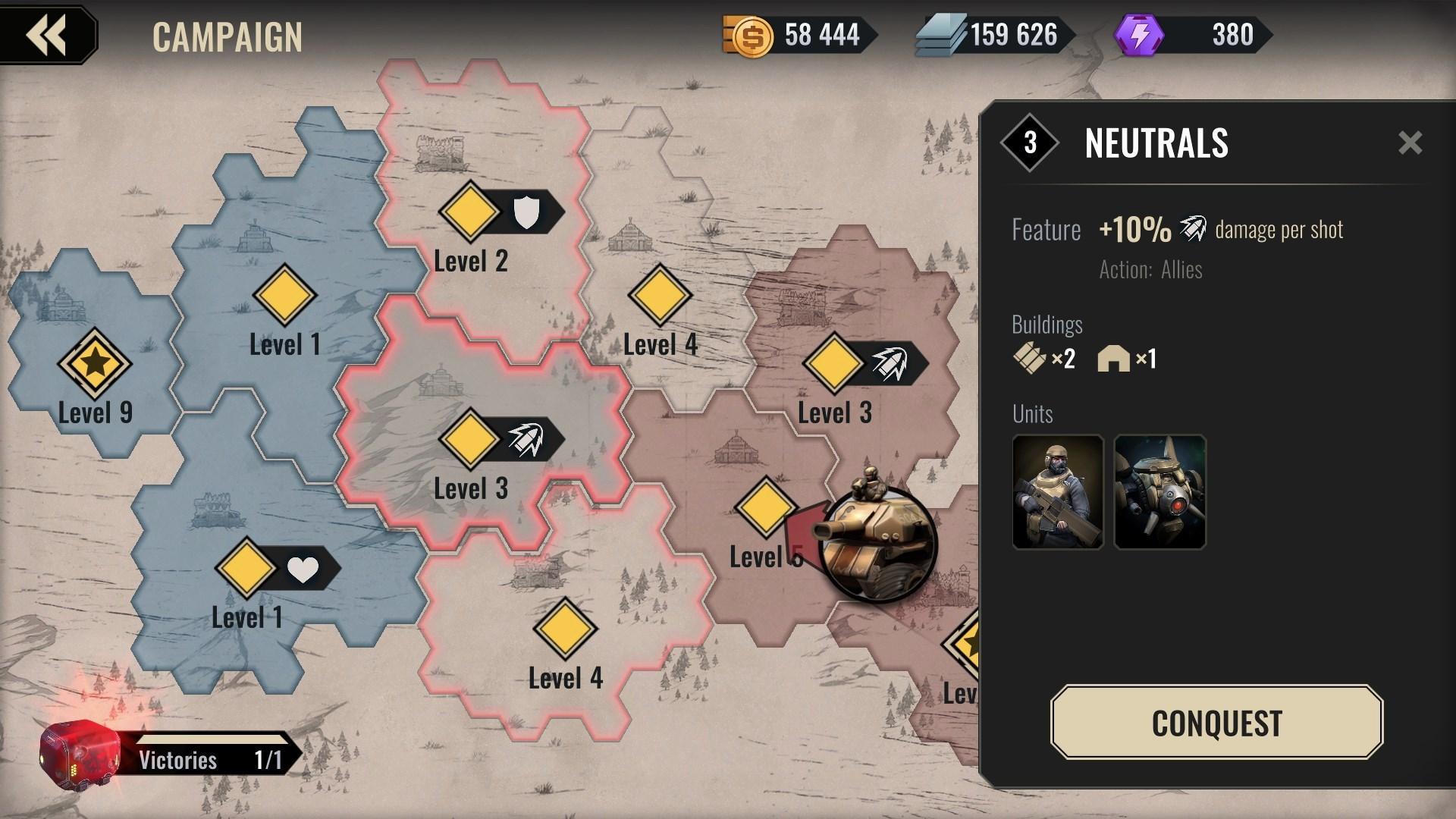Close the Neutrals info panel
1456x819 pixels.
[1410, 143]
